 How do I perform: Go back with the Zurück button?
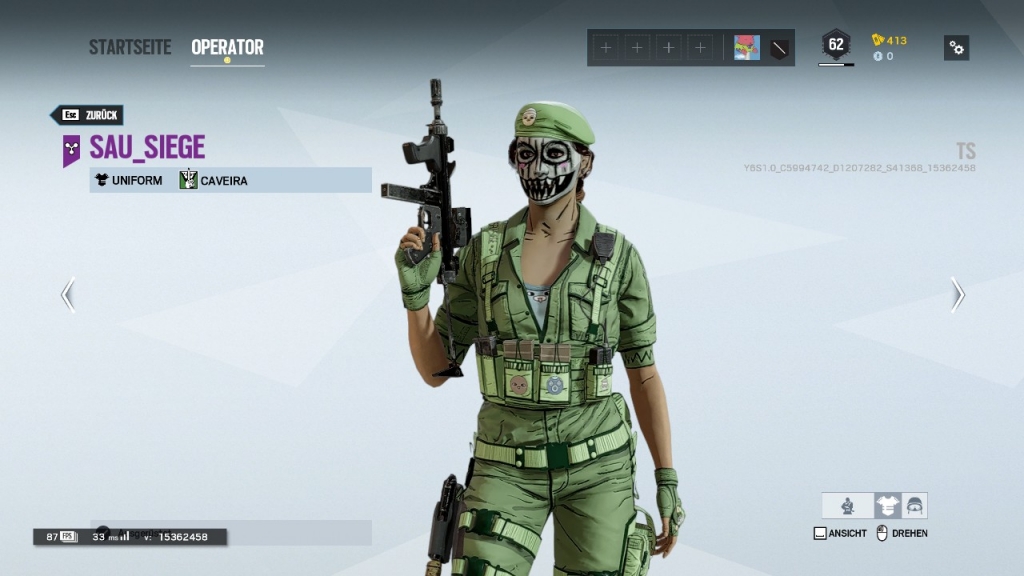88,115
